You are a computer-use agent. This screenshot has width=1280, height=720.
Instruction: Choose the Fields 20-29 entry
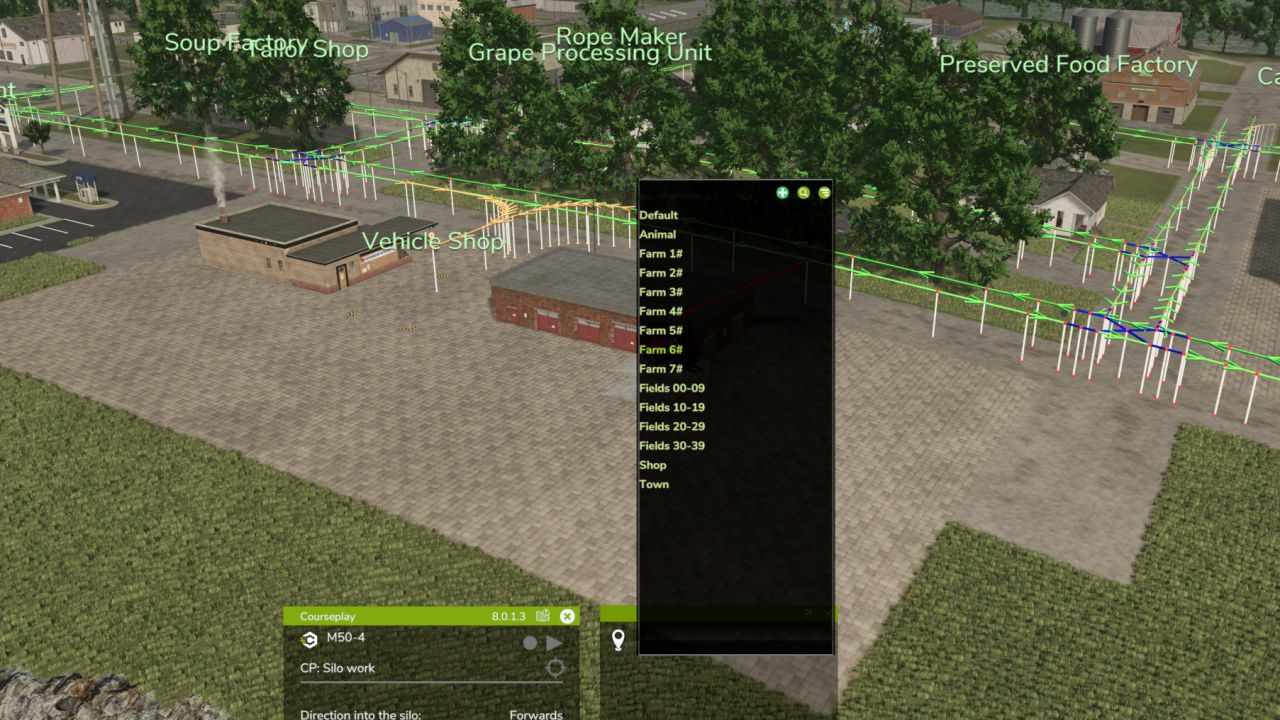(672, 427)
